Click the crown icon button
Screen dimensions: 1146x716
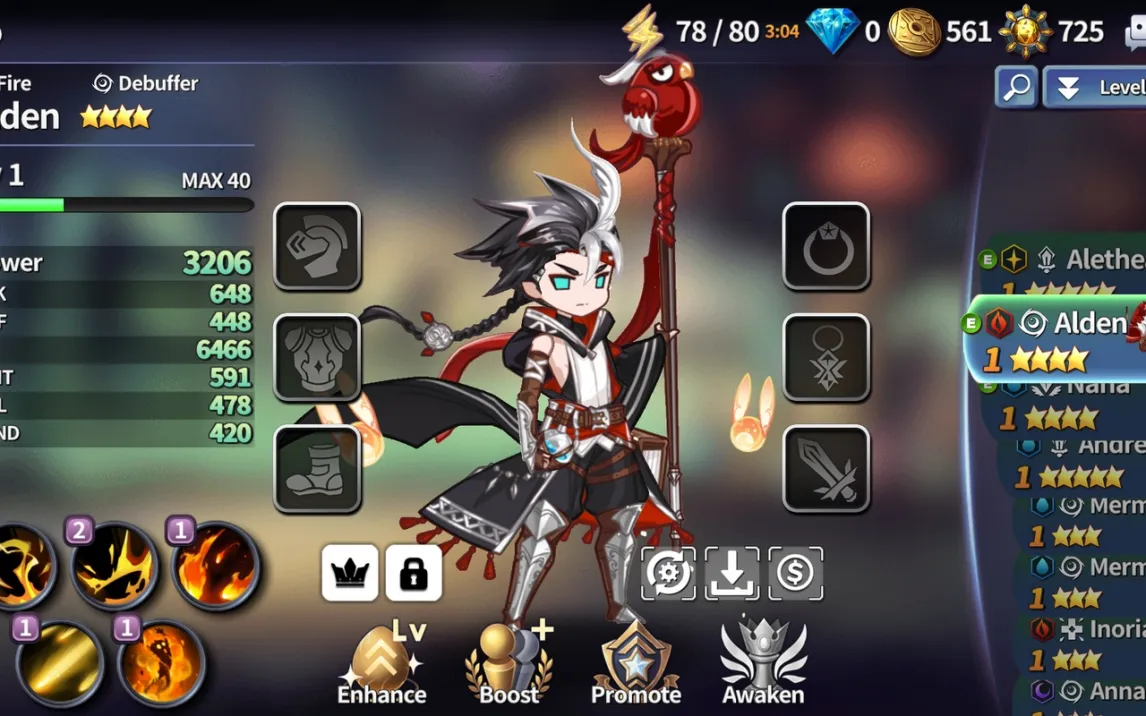[x=350, y=573]
